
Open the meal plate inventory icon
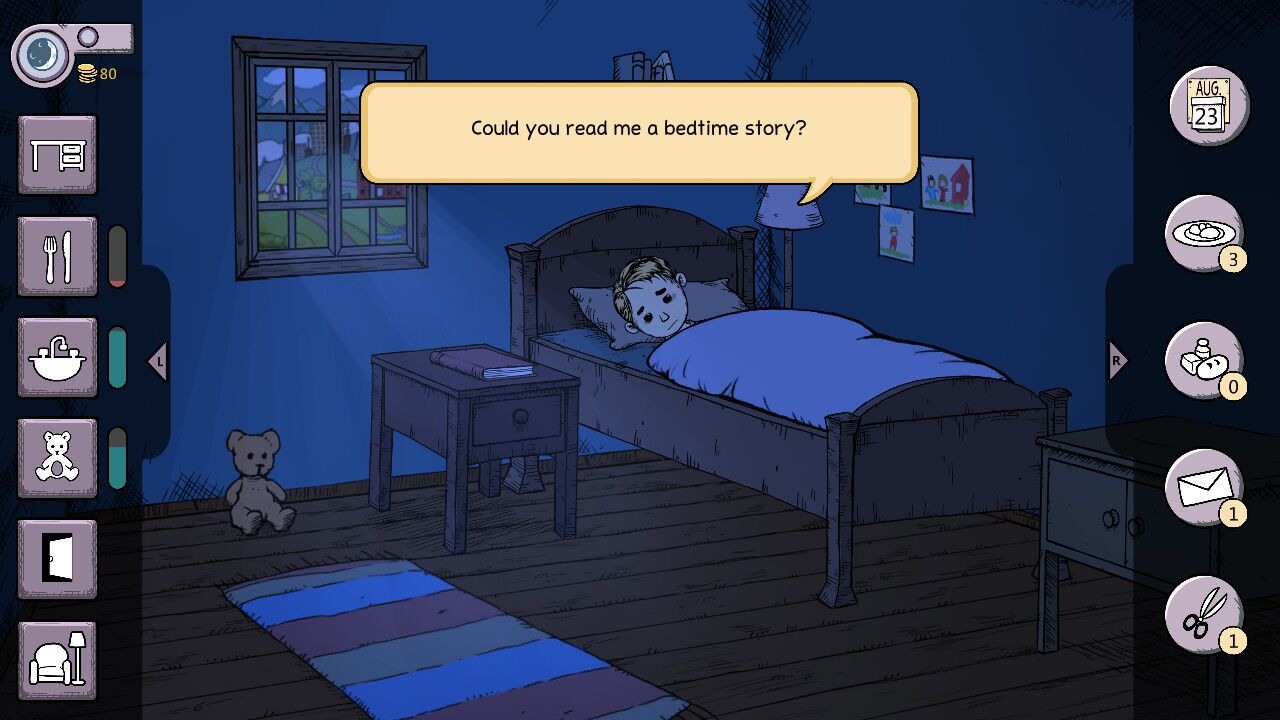coord(1205,233)
